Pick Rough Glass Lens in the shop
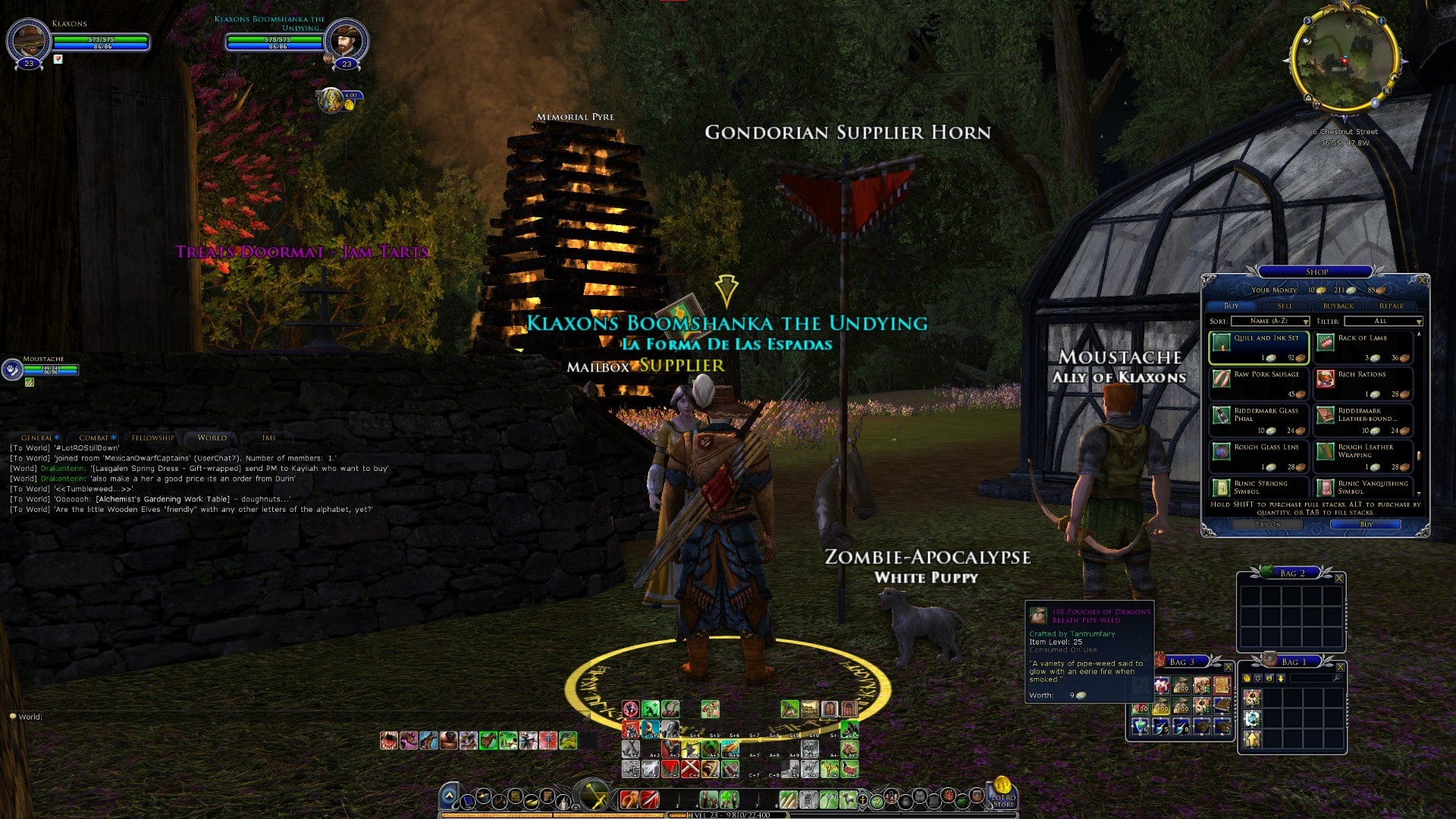The width and height of the screenshot is (1456, 819). tap(1259, 457)
